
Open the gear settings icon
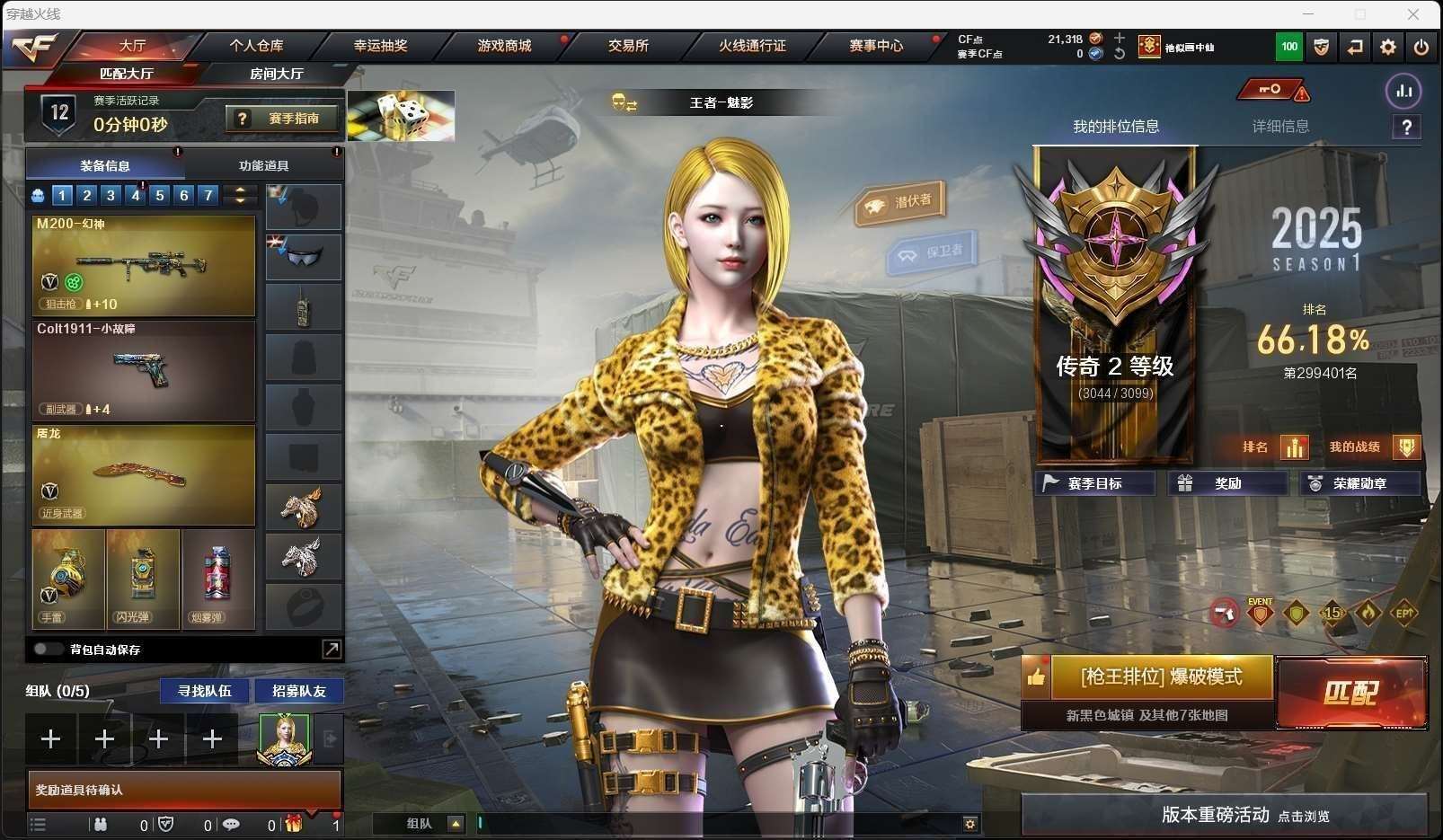click(x=1387, y=47)
